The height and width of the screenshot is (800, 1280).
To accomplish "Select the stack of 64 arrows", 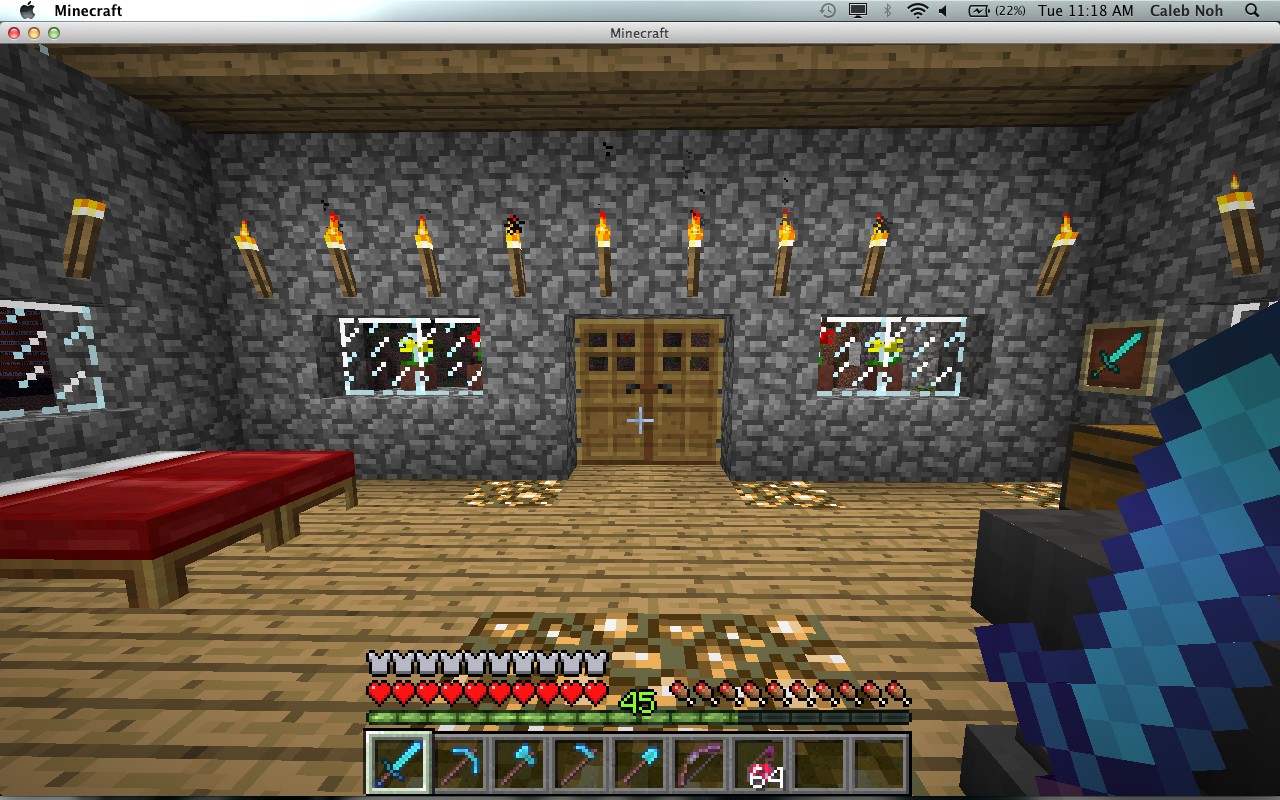I will (x=758, y=763).
